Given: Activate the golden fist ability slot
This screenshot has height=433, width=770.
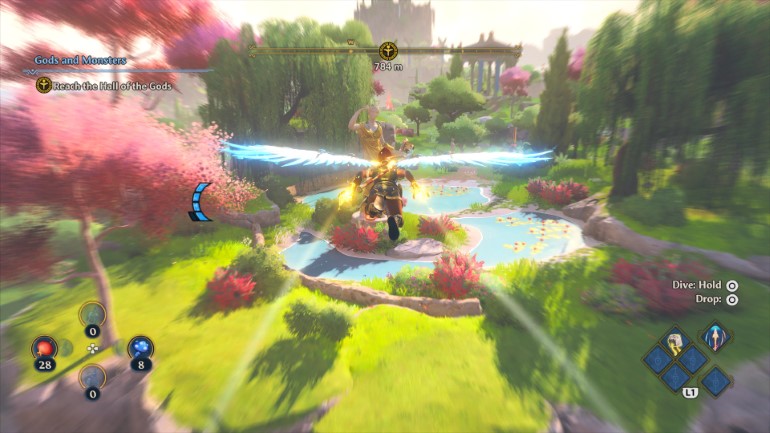Looking at the screenshot, I should tap(676, 341).
